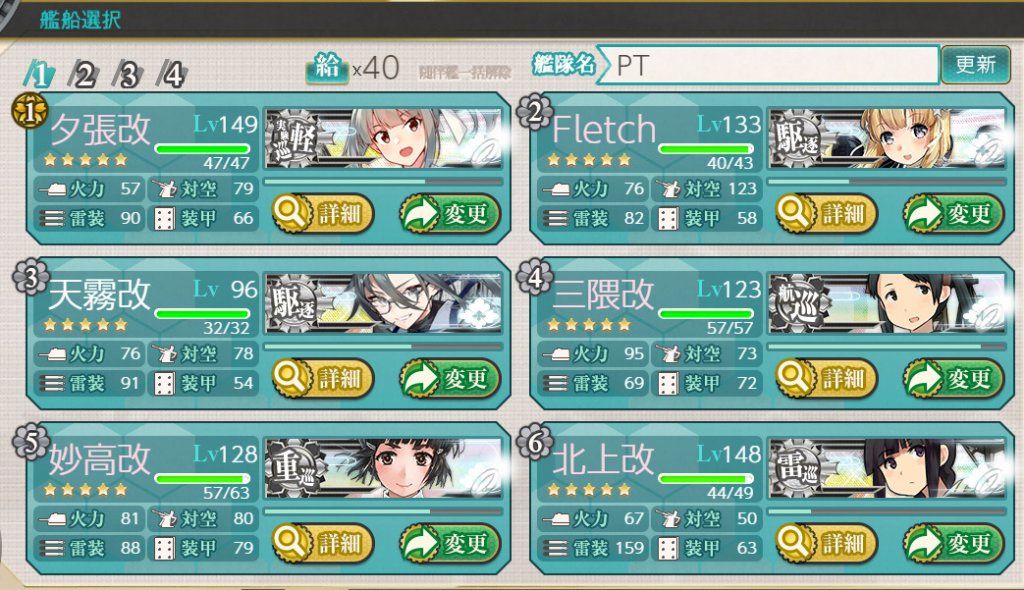Viewport: 1024px width, 590px height.
Task: Click the resupply 給 icon
Action: [x=326, y=69]
